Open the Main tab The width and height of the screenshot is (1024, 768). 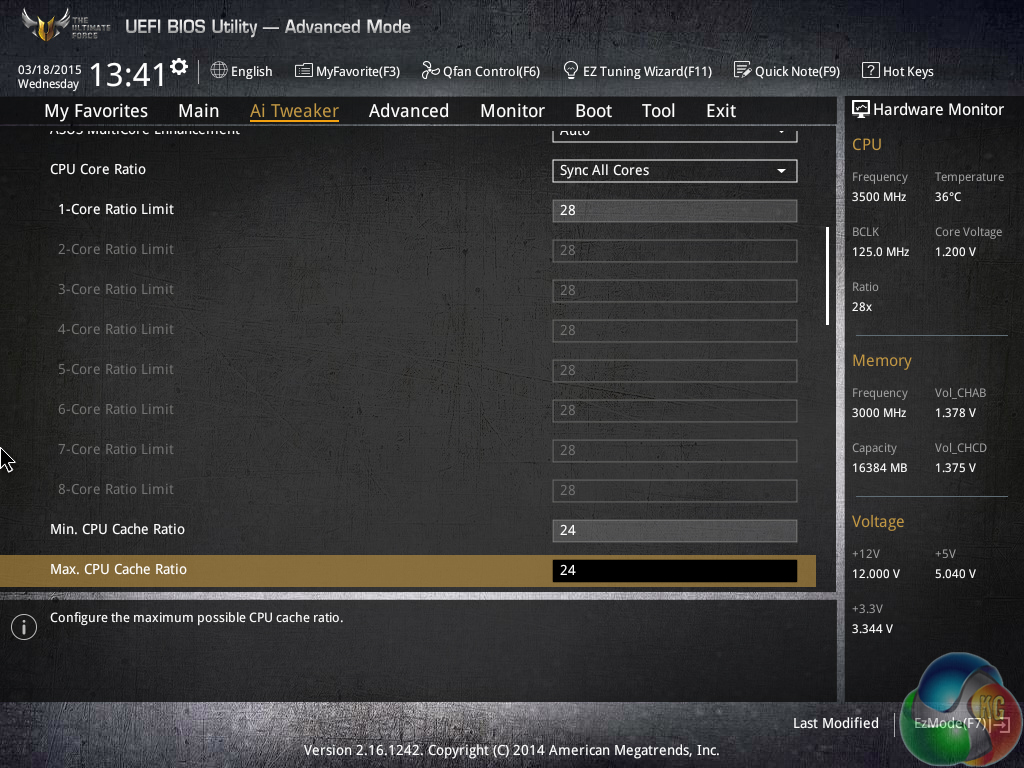(x=198, y=111)
